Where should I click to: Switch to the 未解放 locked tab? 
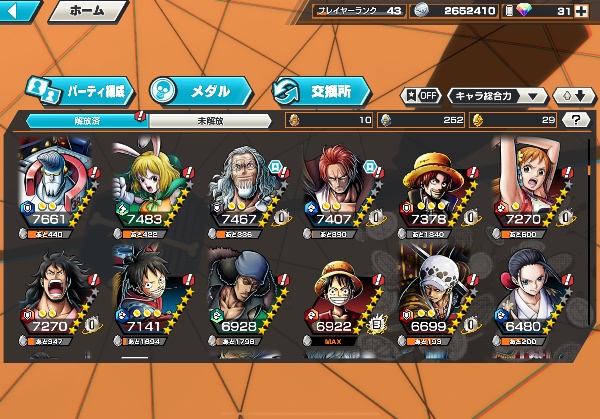(208, 120)
